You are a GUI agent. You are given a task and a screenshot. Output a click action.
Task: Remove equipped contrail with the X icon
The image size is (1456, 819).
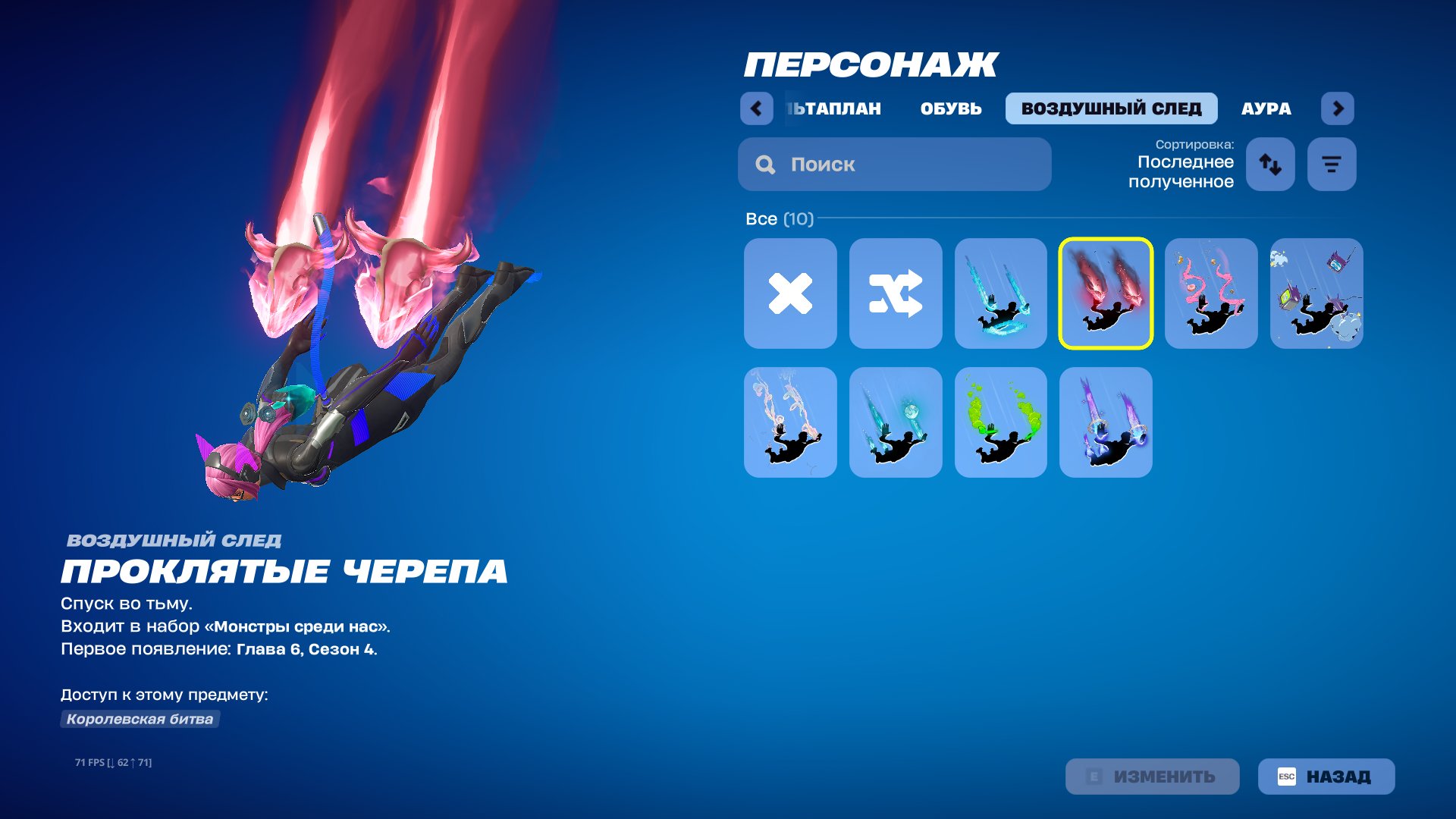coord(790,293)
